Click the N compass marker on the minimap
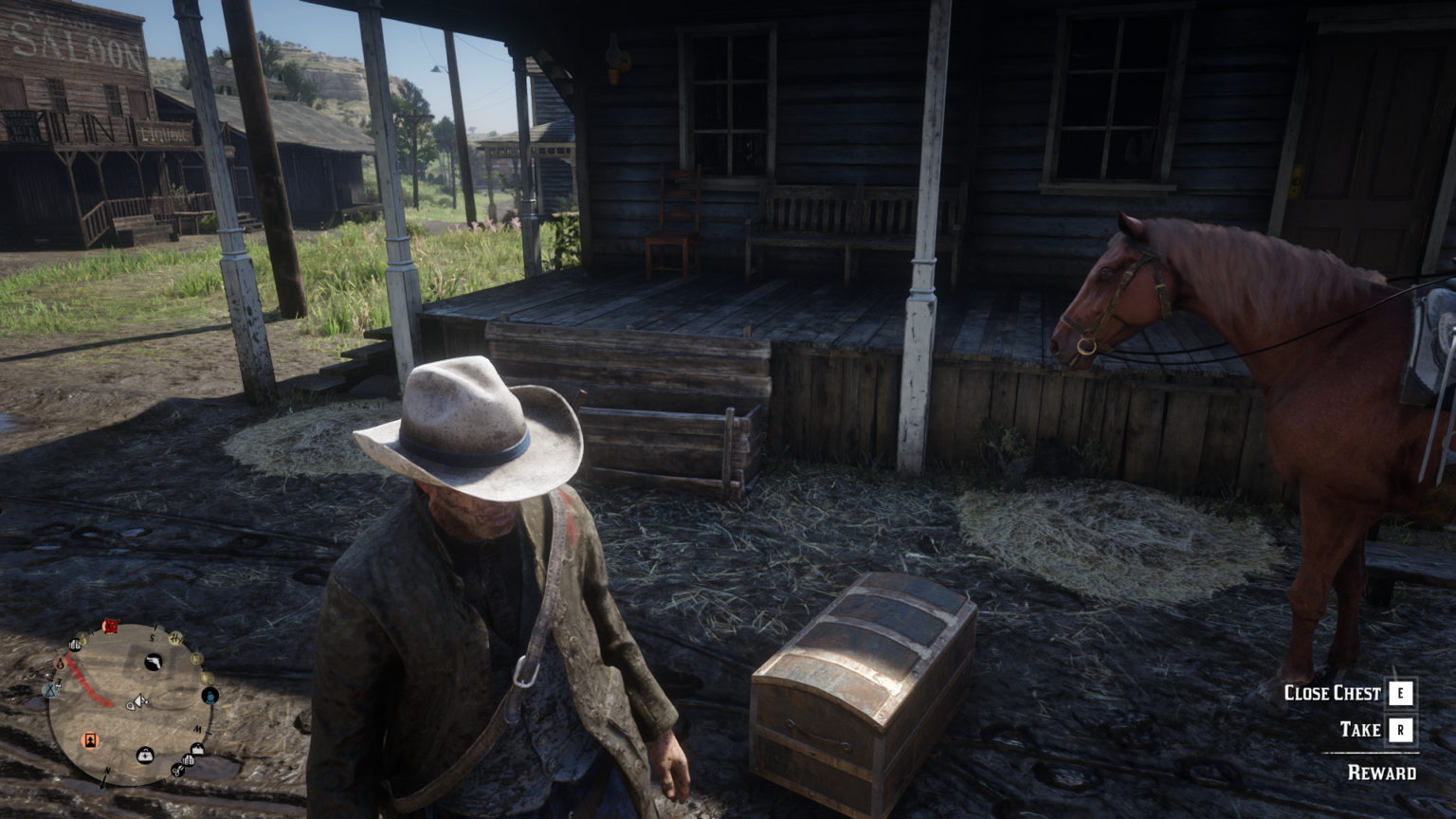Image resolution: width=1456 pixels, height=819 pixels. [107, 772]
